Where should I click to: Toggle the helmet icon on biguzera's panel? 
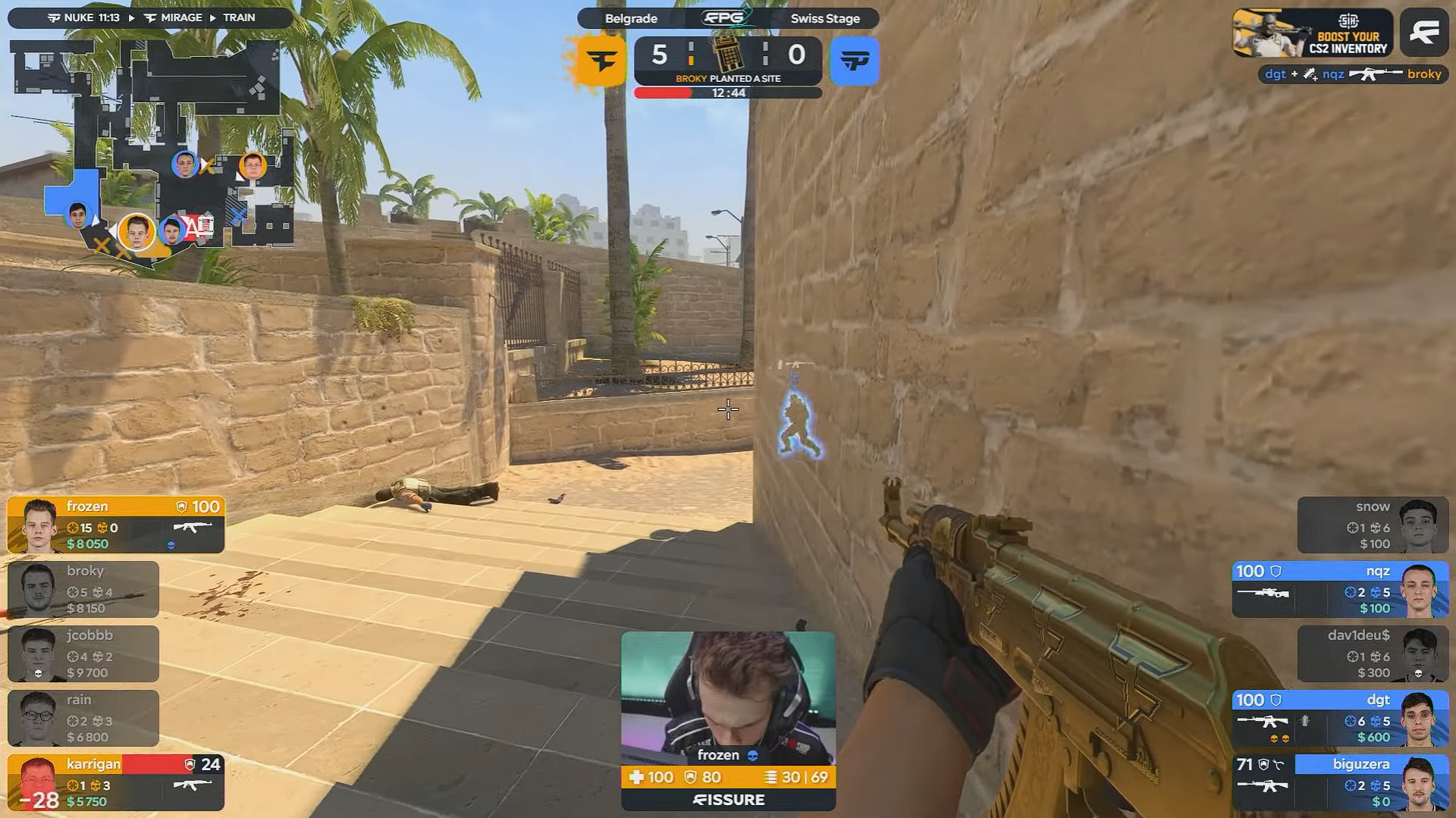(x=1263, y=765)
